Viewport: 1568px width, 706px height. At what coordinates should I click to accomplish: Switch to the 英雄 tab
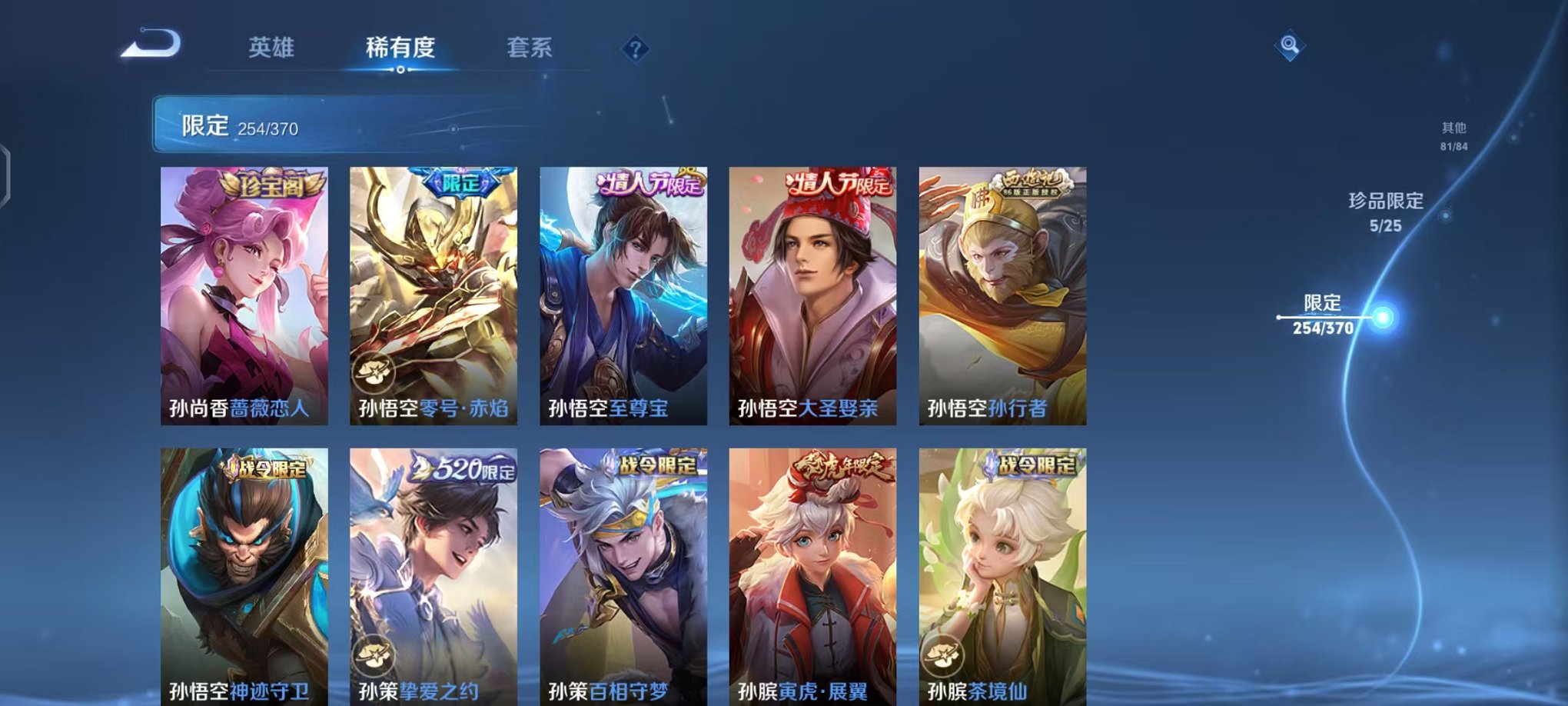point(273,48)
